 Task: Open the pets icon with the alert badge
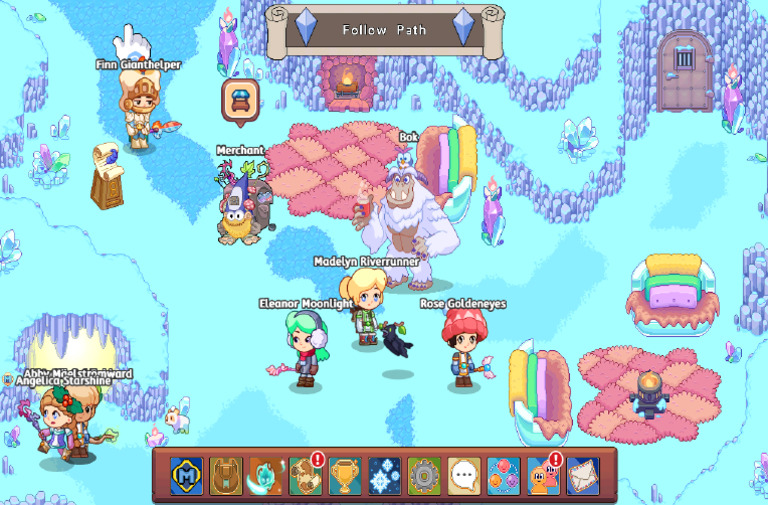(x=305, y=476)
